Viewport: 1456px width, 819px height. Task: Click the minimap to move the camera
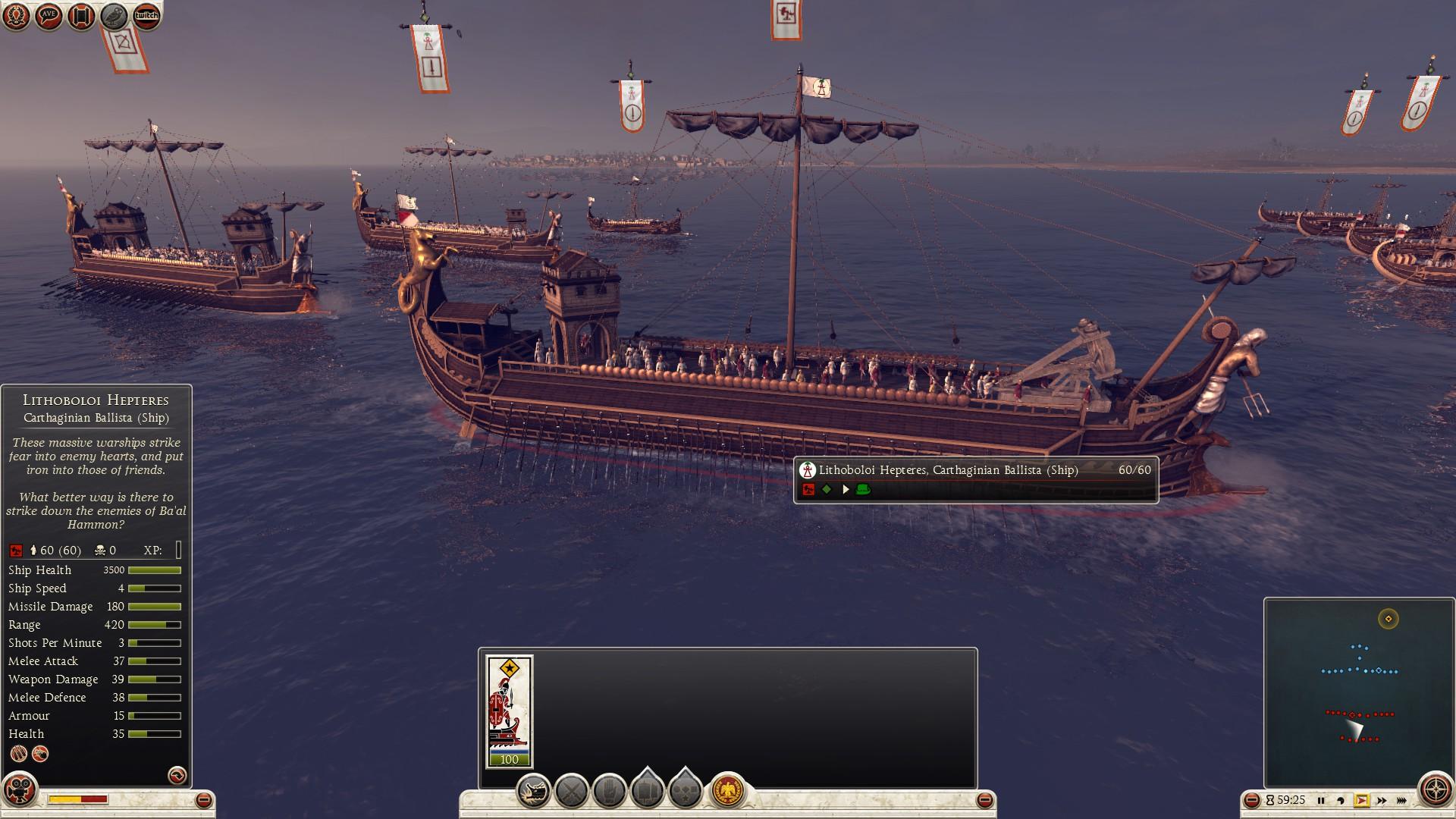pos(1358,692)
